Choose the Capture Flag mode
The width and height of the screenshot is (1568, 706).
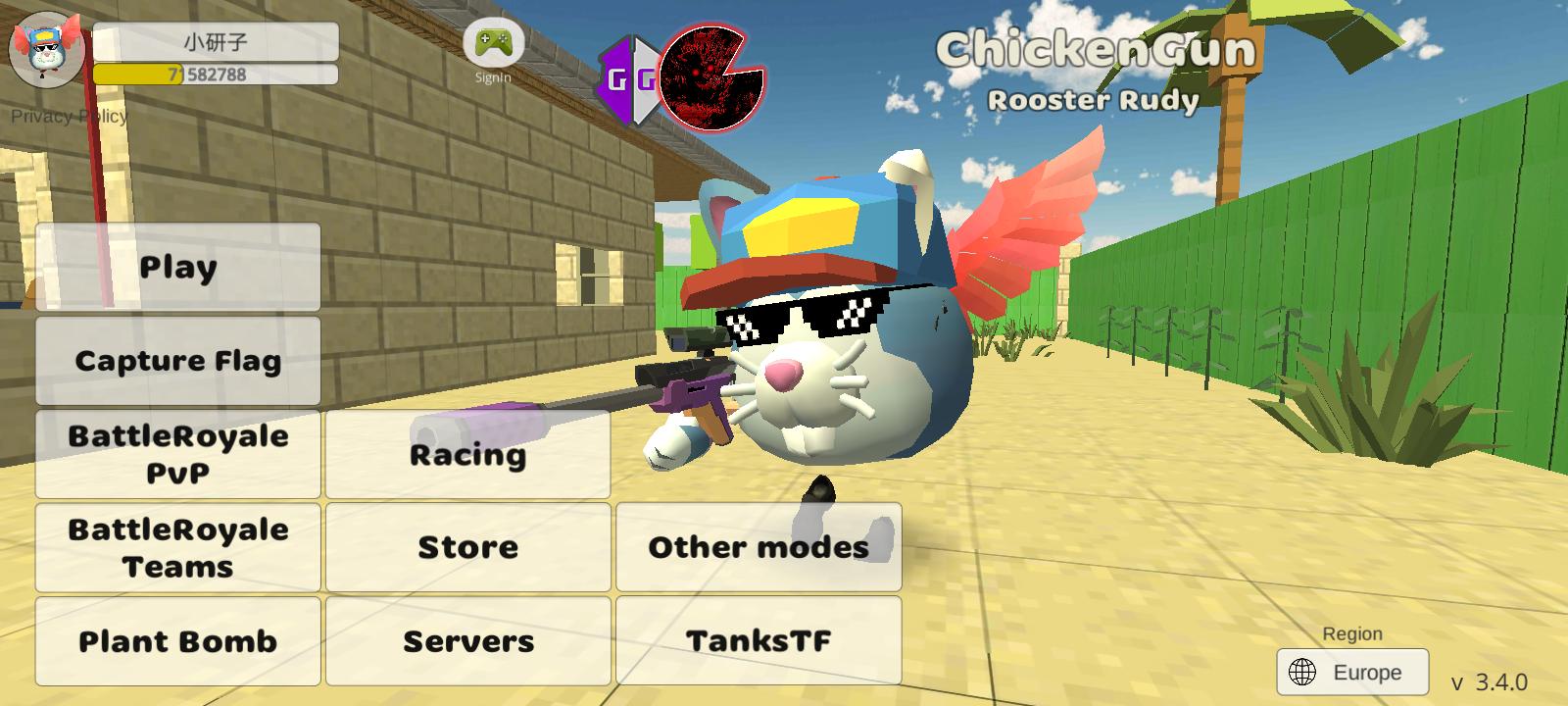pyautogui.click(x=178, y=361)
